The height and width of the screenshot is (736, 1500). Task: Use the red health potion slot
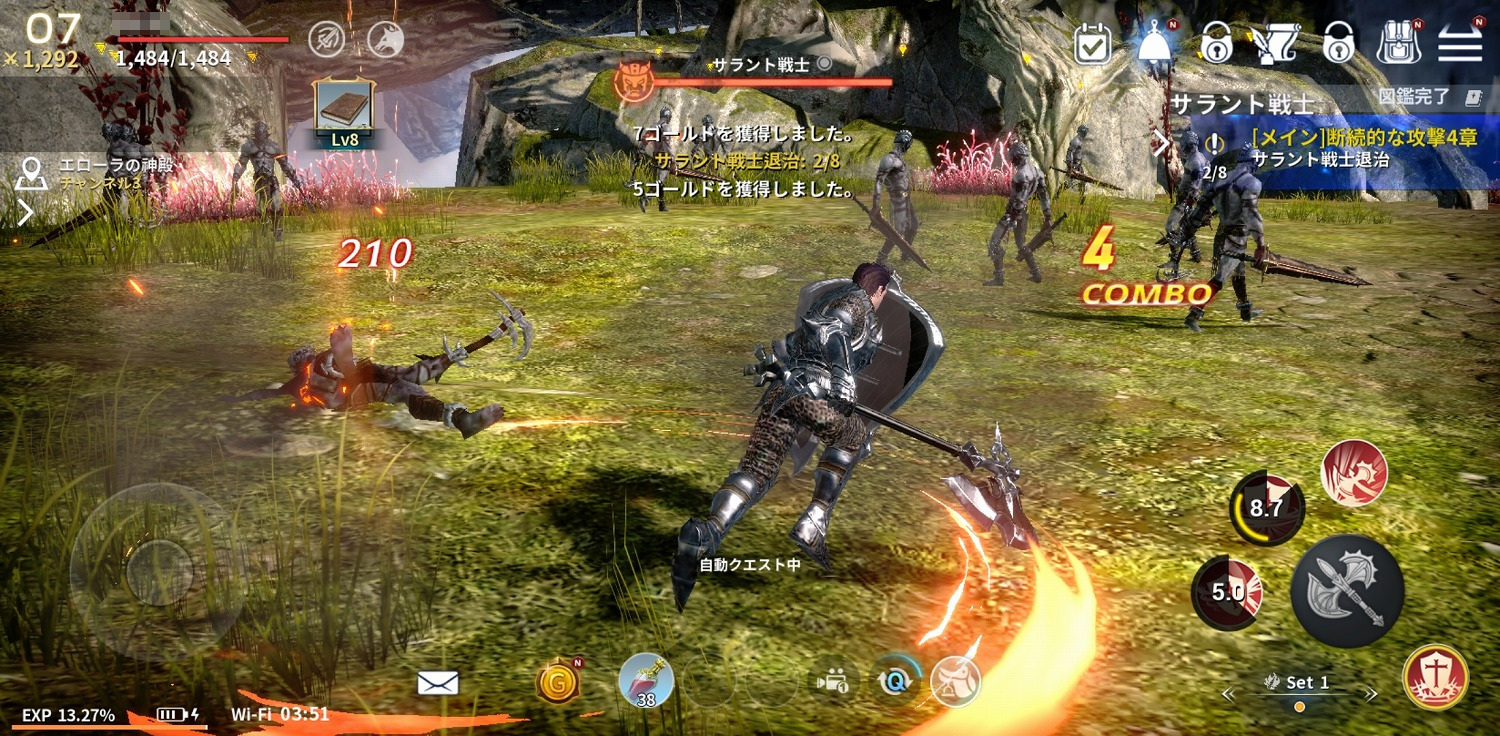click(x=646, y=681)
